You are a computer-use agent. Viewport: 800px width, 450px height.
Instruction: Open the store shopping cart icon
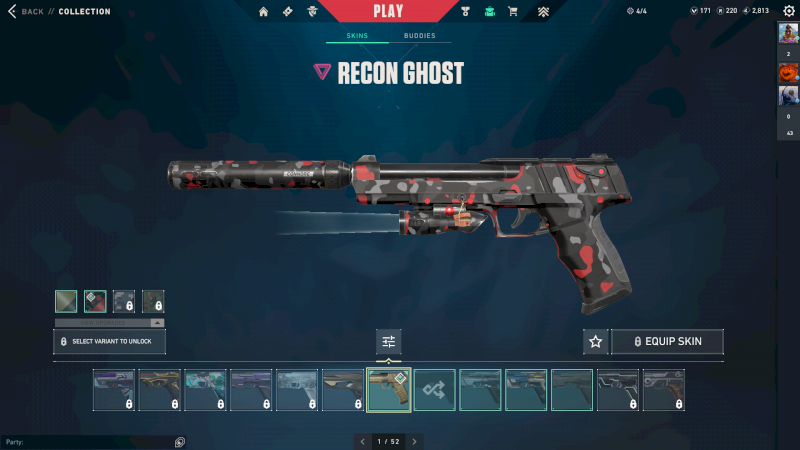[513, 12]
